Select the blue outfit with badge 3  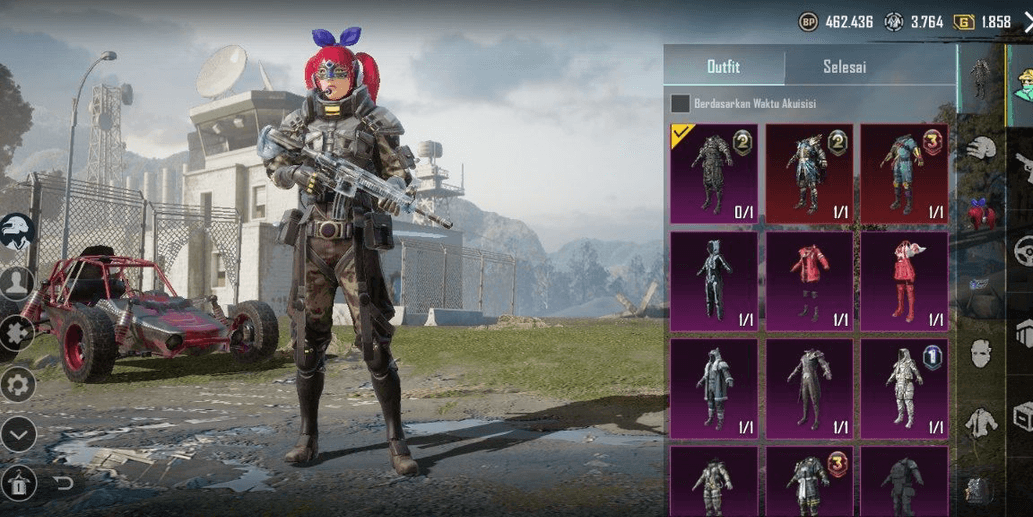(x=904, y=173)
